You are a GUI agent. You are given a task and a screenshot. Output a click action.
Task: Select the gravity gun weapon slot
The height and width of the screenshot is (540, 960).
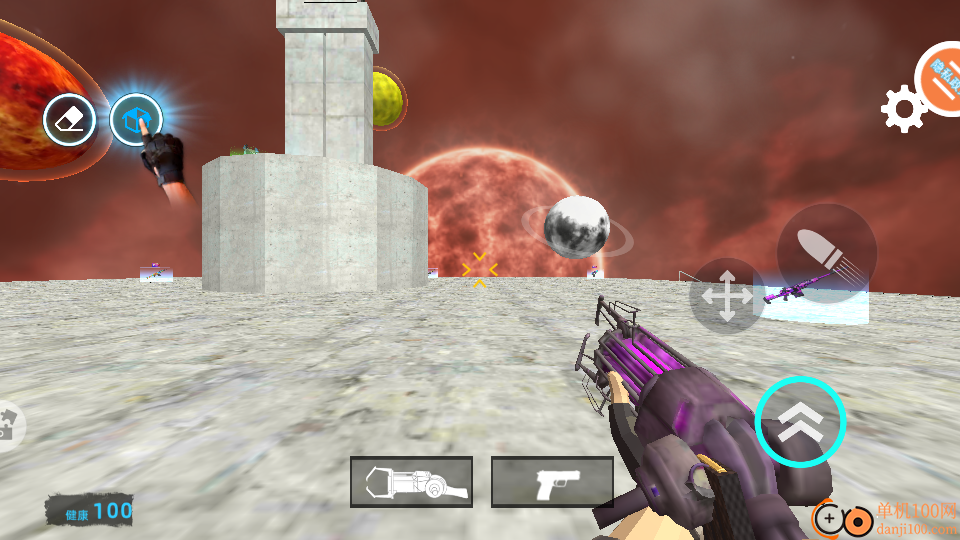[x=411, y=482]
